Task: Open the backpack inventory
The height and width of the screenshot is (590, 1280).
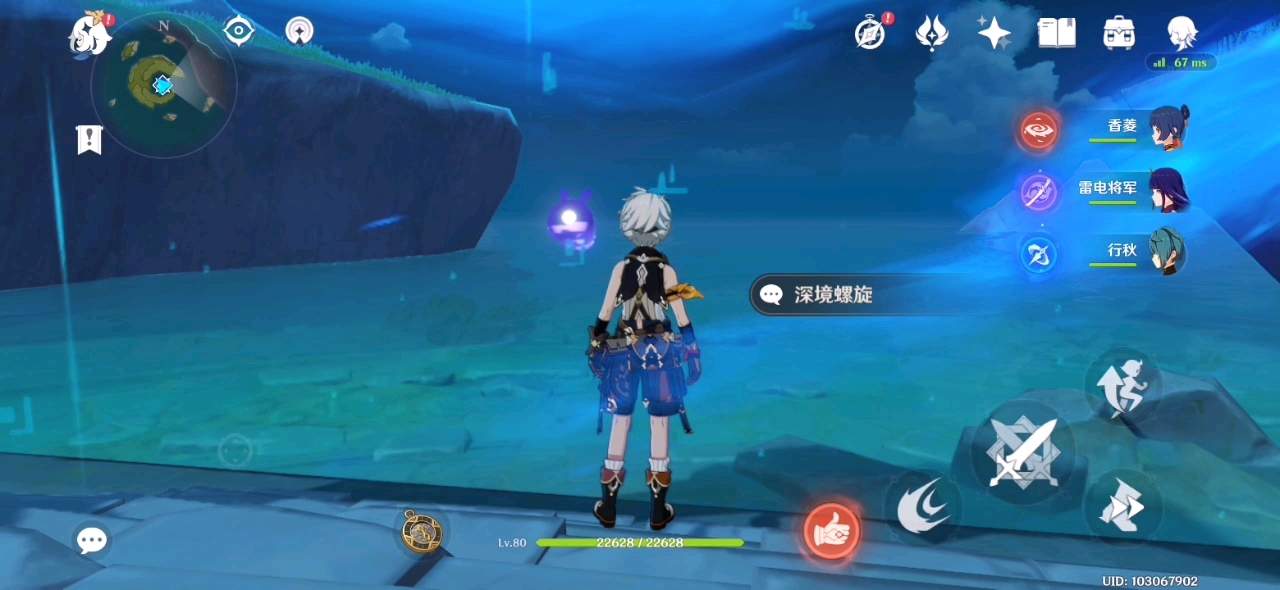Action: 1118,33
